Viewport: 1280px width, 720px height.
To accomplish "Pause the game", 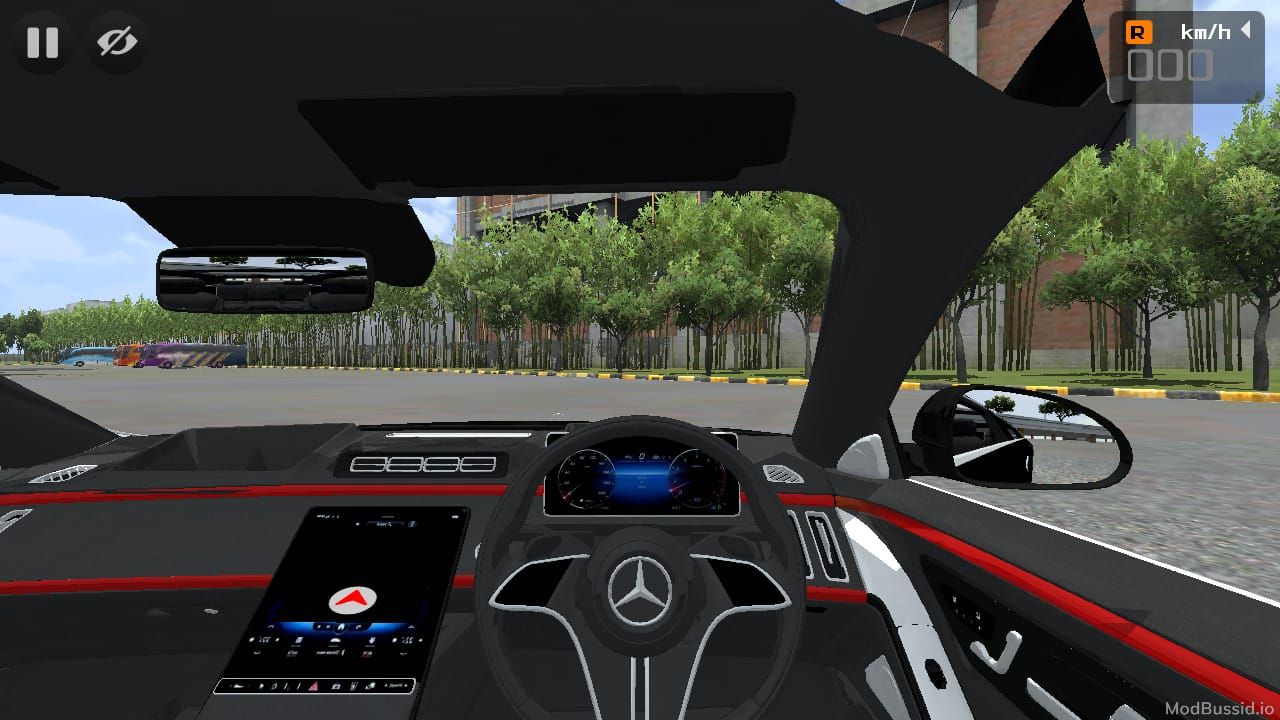I will [42, 42].
